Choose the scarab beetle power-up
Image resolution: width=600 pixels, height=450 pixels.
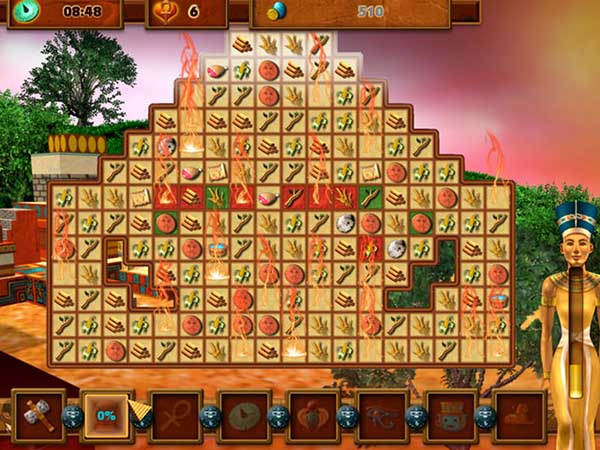[312, 416]
